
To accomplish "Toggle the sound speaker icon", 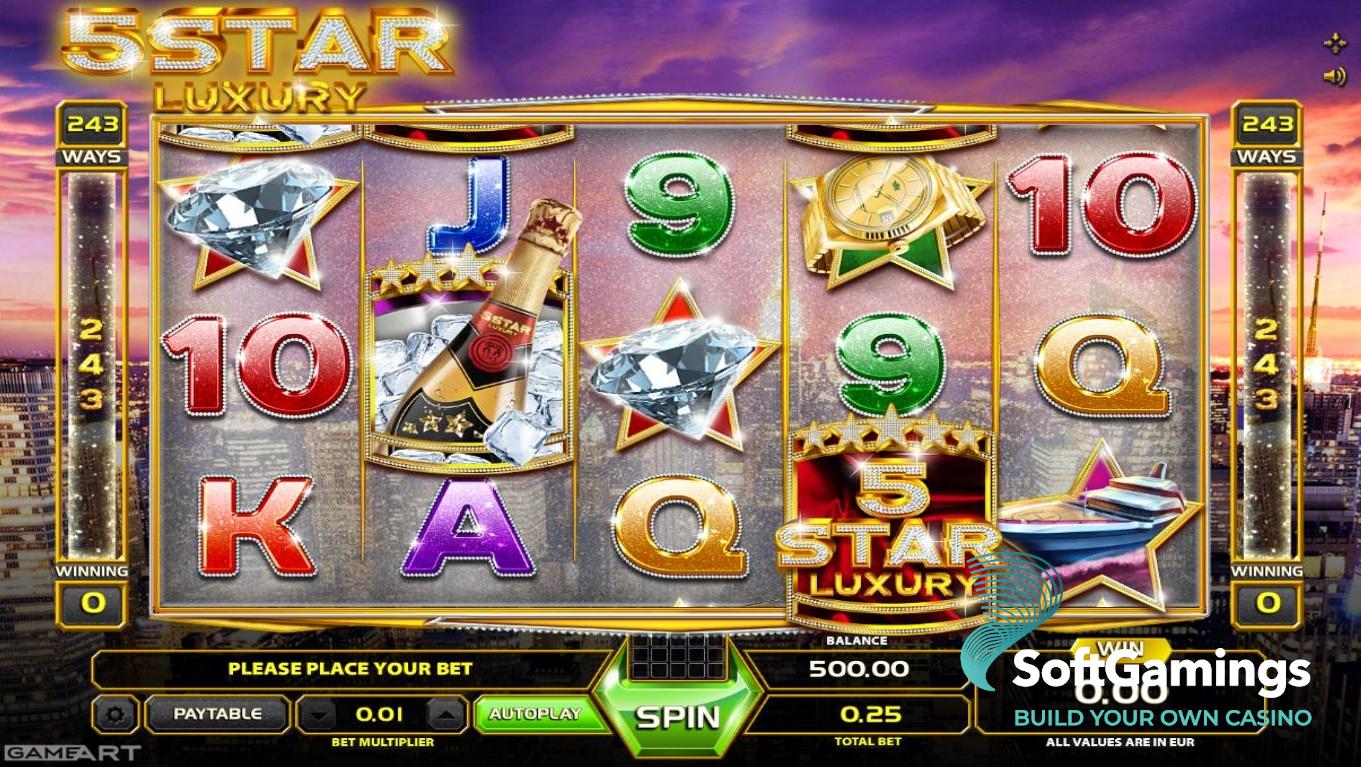I will tap(1334, 76).
